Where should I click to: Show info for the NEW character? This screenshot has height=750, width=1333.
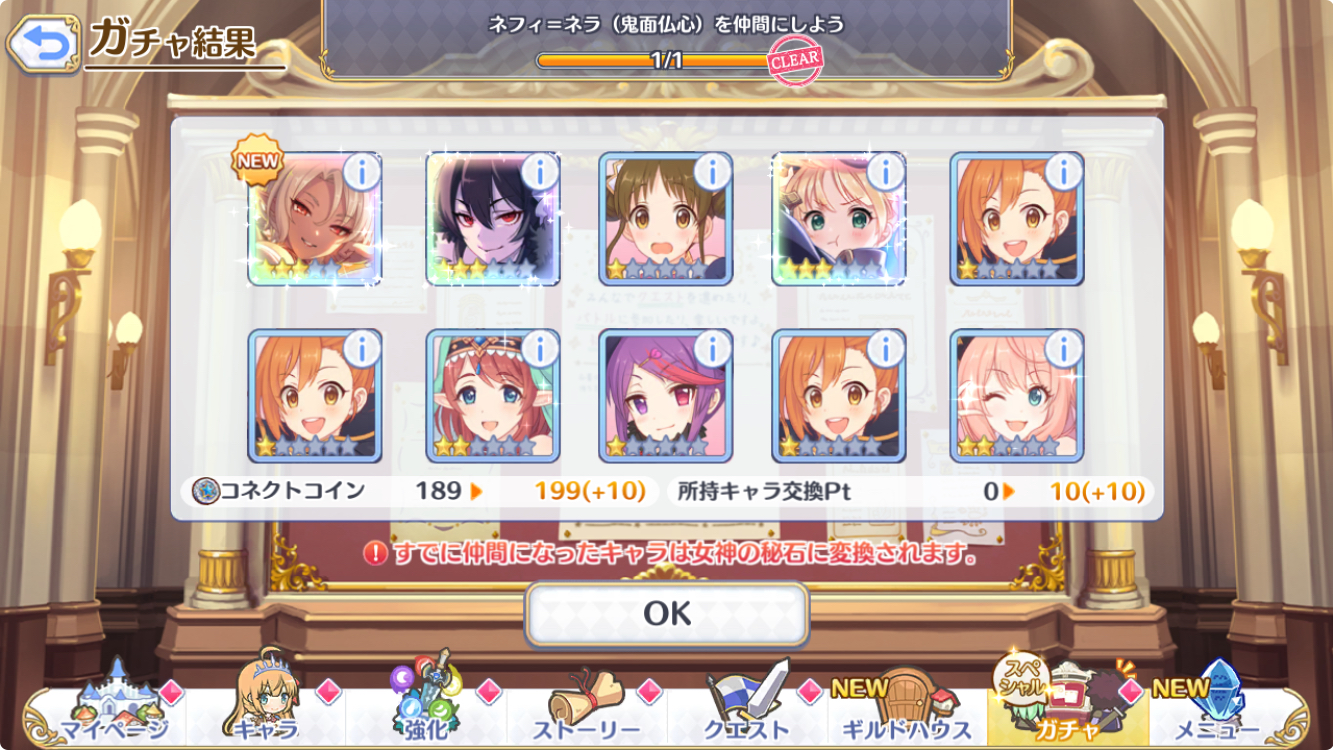(361, 172)
